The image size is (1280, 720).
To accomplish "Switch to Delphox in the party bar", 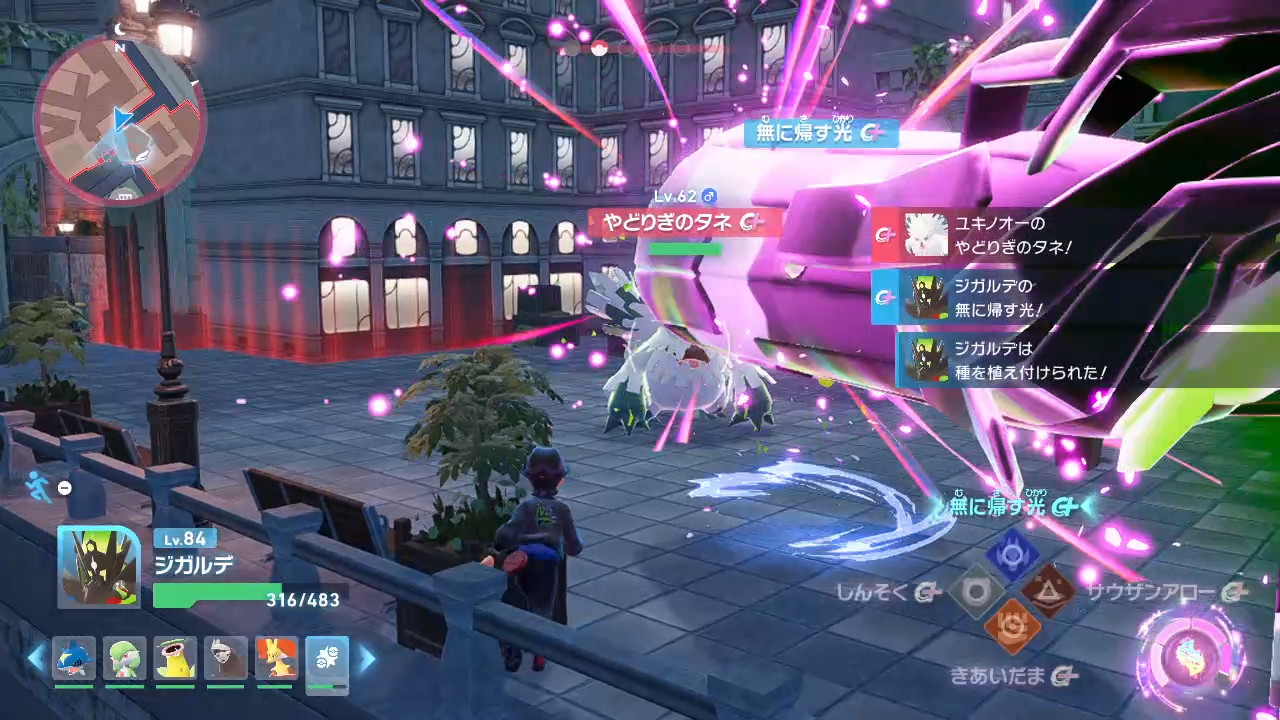I will pos(276,659).
